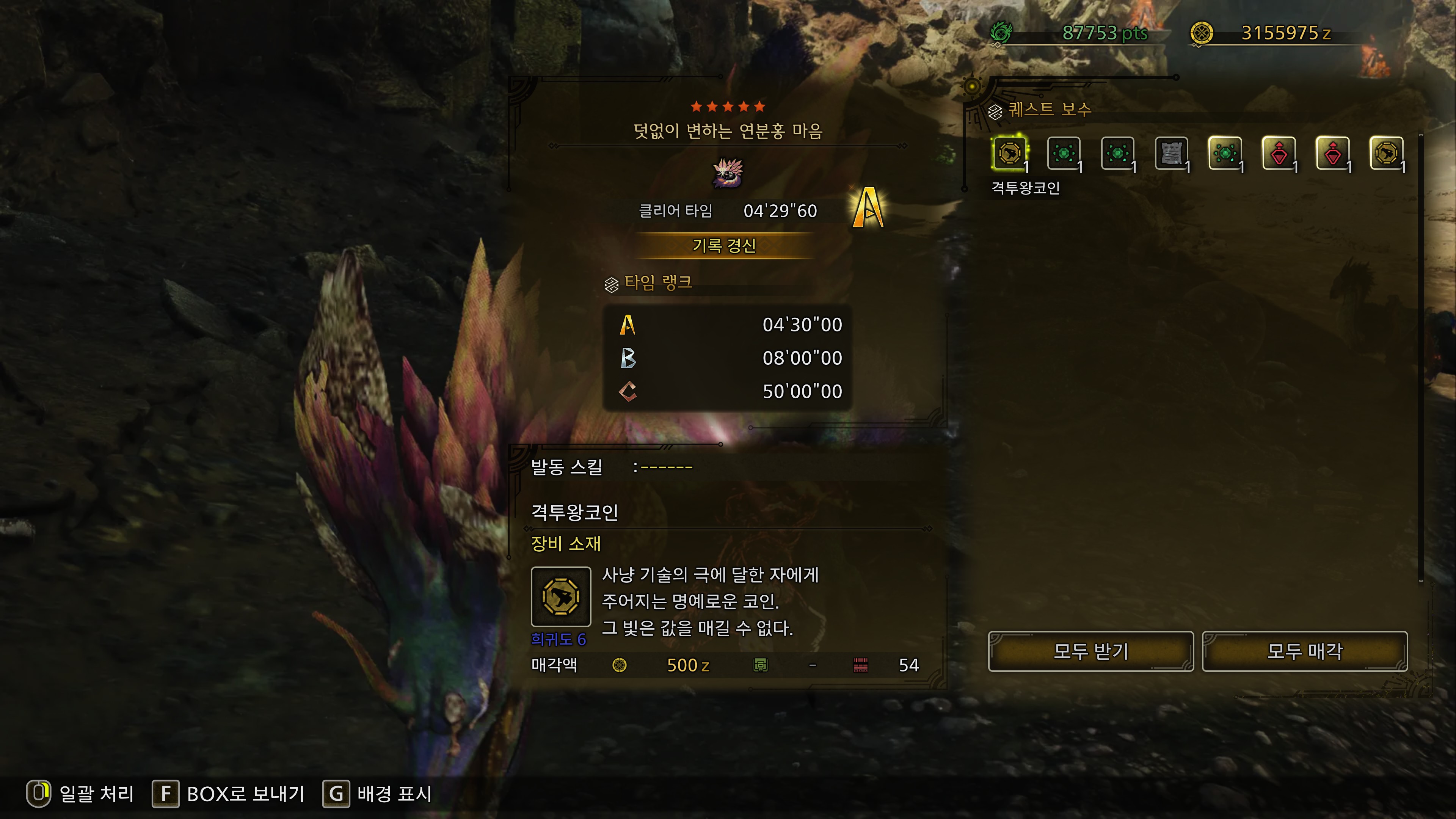Image resolution: width=1456 pixels, height=819 pixels.
Task: Select the second green gem reward item
Action: click(1064, 154)
